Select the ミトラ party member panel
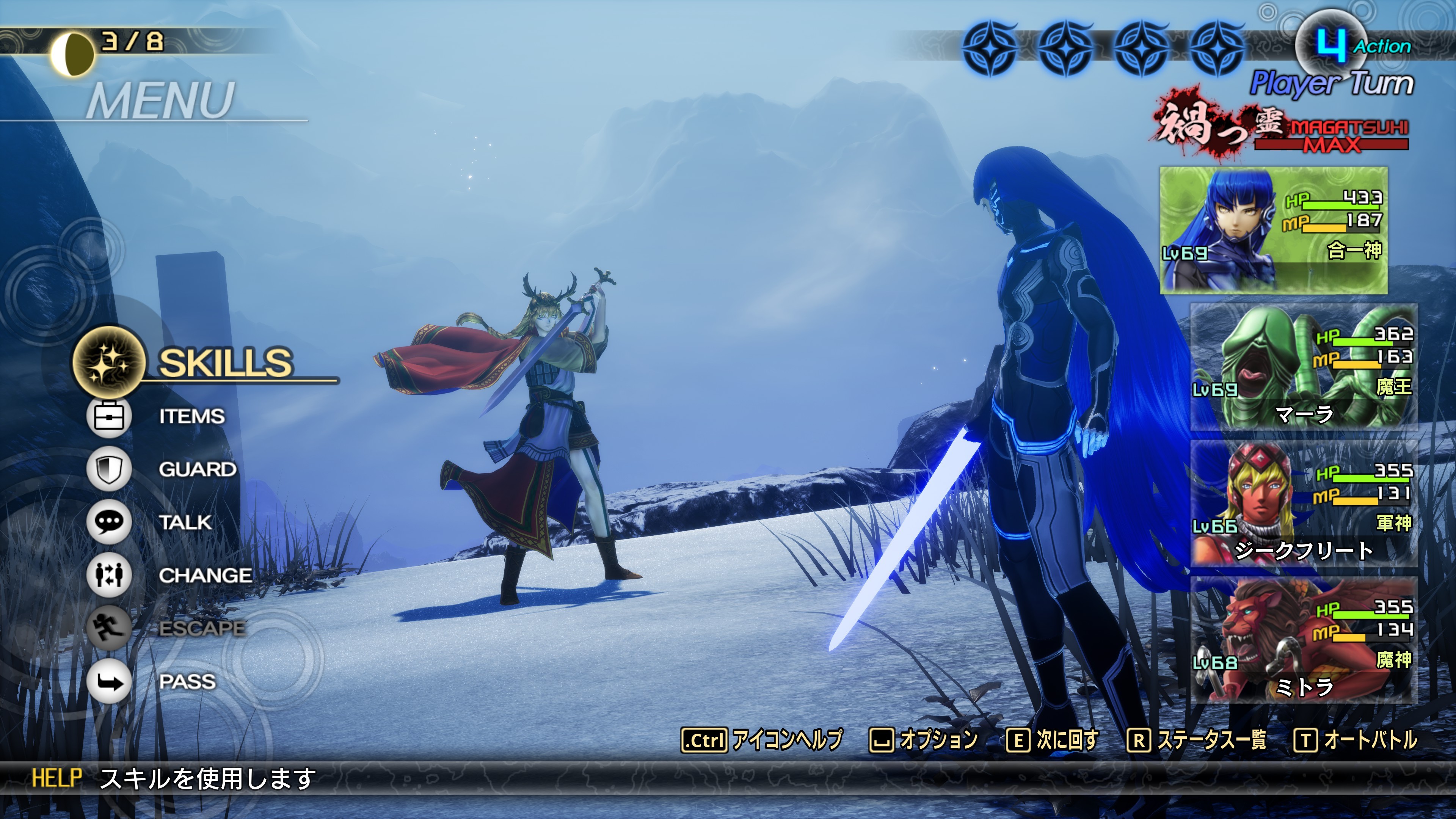 pos(1304,640)
